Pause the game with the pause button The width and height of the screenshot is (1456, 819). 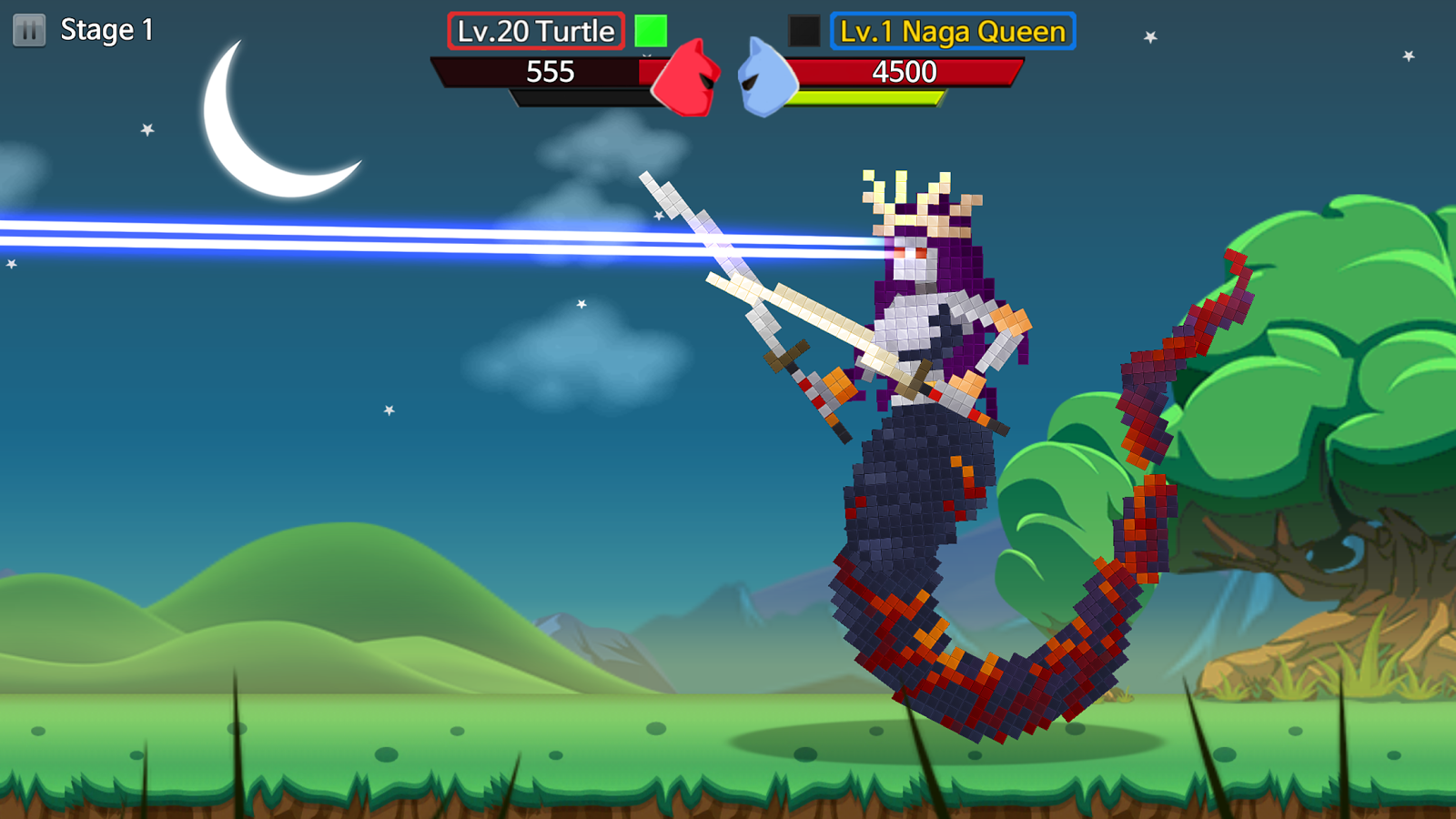tap(29, 30)
